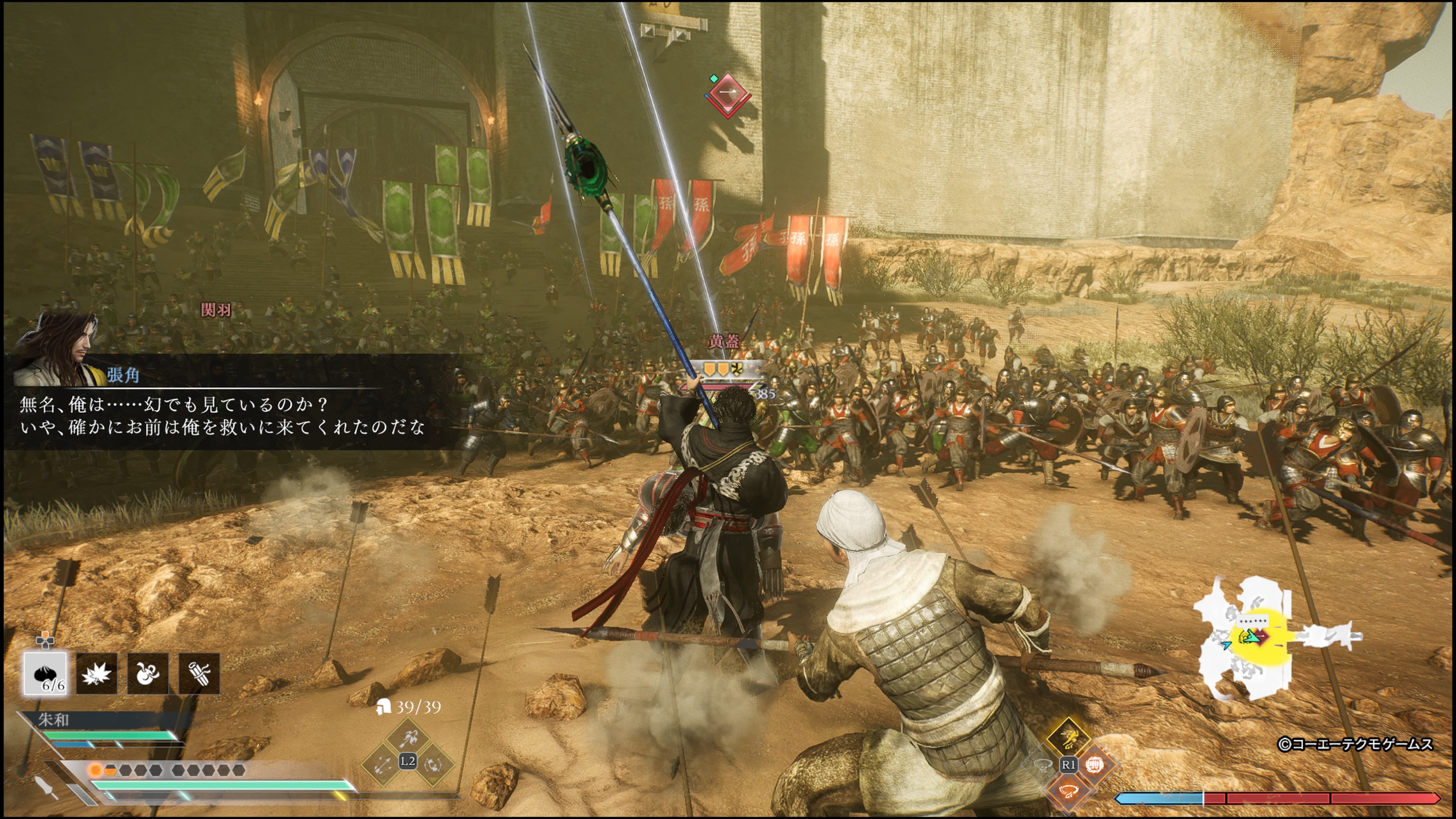
Task: Select the meat bun item slot
Action: coord(45,673)
